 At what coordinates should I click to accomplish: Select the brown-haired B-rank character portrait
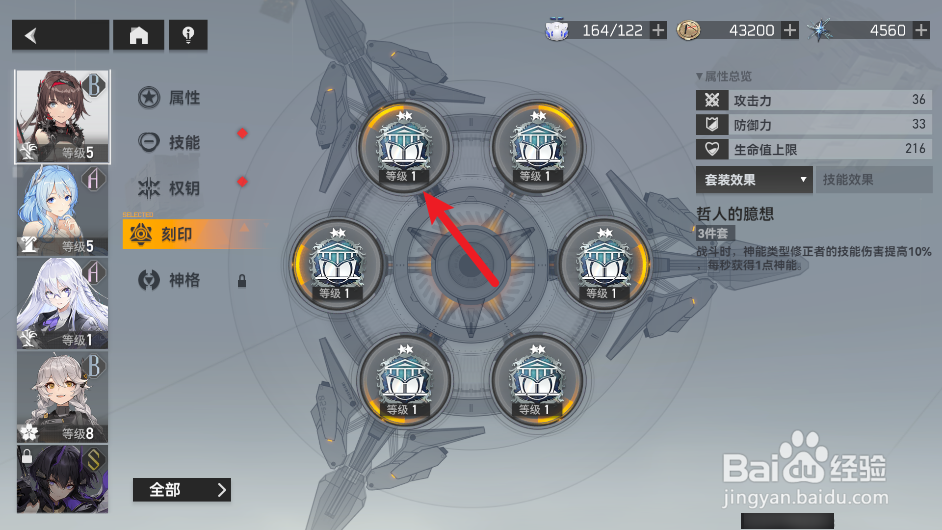[62, 116]
